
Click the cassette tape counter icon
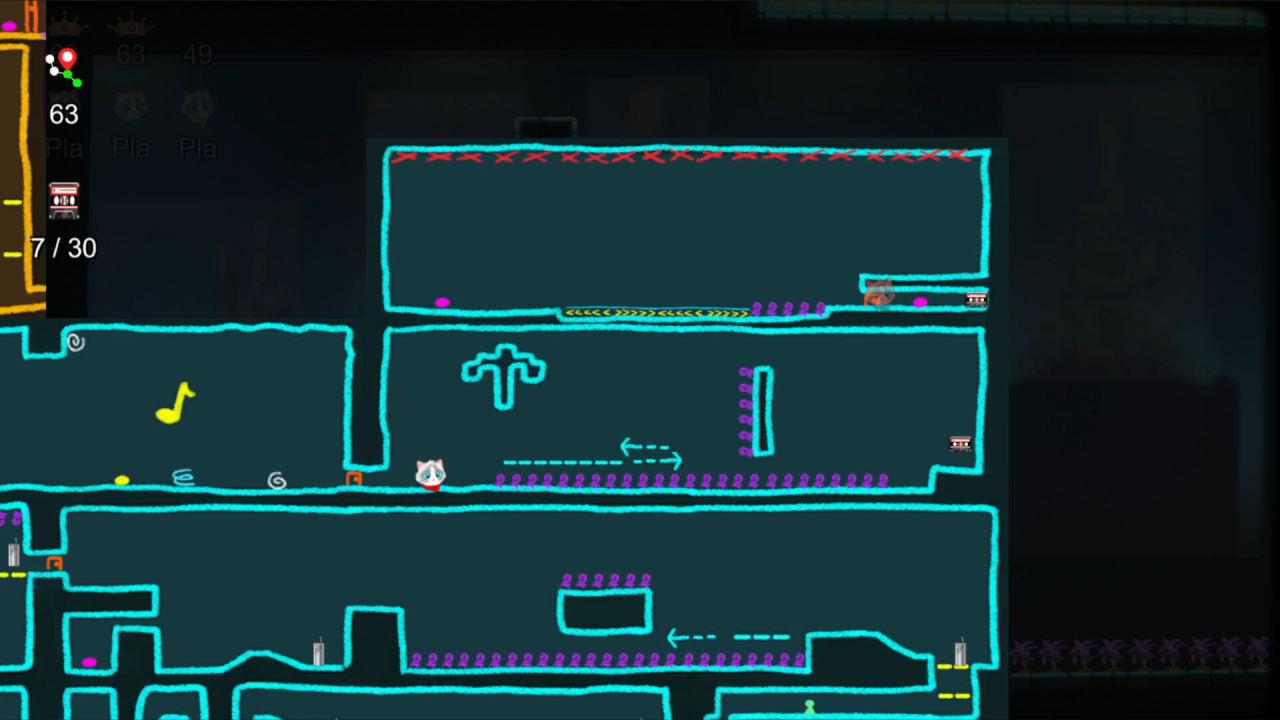pos(64,200)
